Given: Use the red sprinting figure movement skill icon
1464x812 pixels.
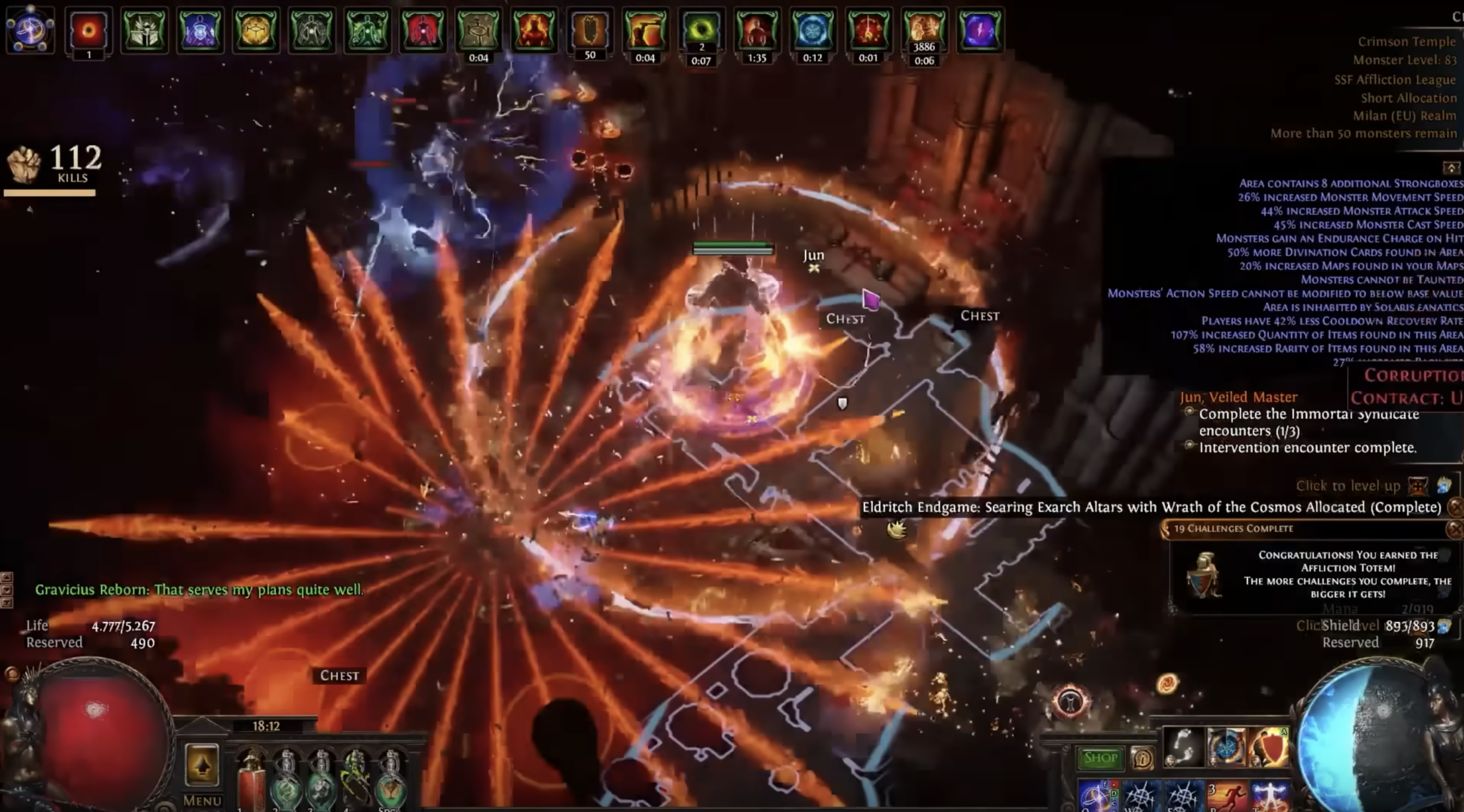Looking at the screenshot, I should [x=1232, y=798].
